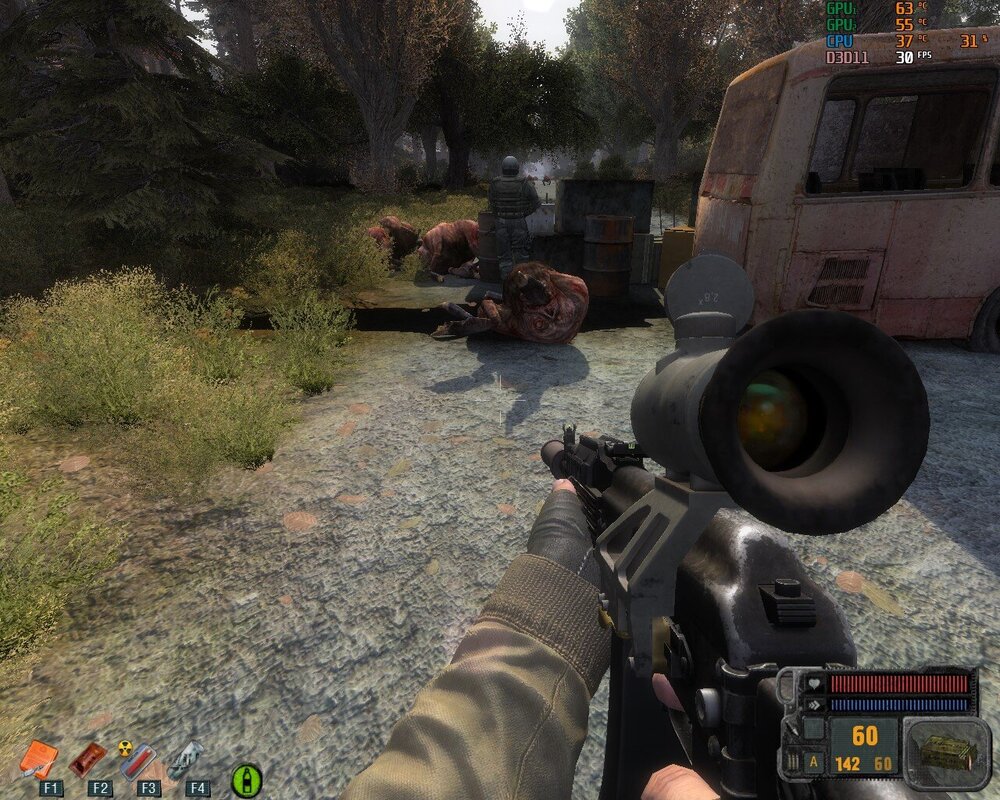1000x800 pixels.
Task: Click the green bottle thirst indicator icon
Action: (x=246, y=779)
